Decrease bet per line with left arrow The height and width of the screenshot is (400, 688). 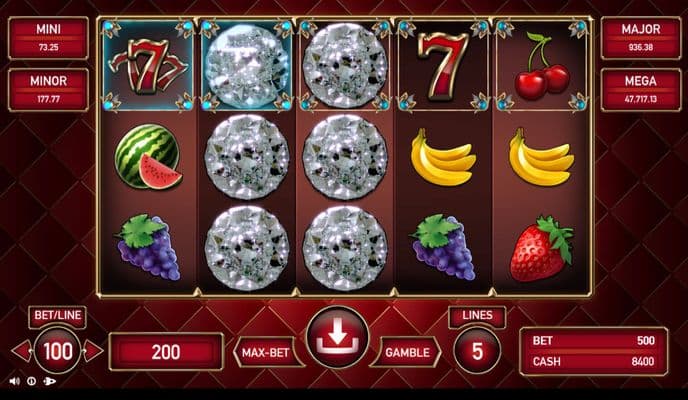coord(19,351)
